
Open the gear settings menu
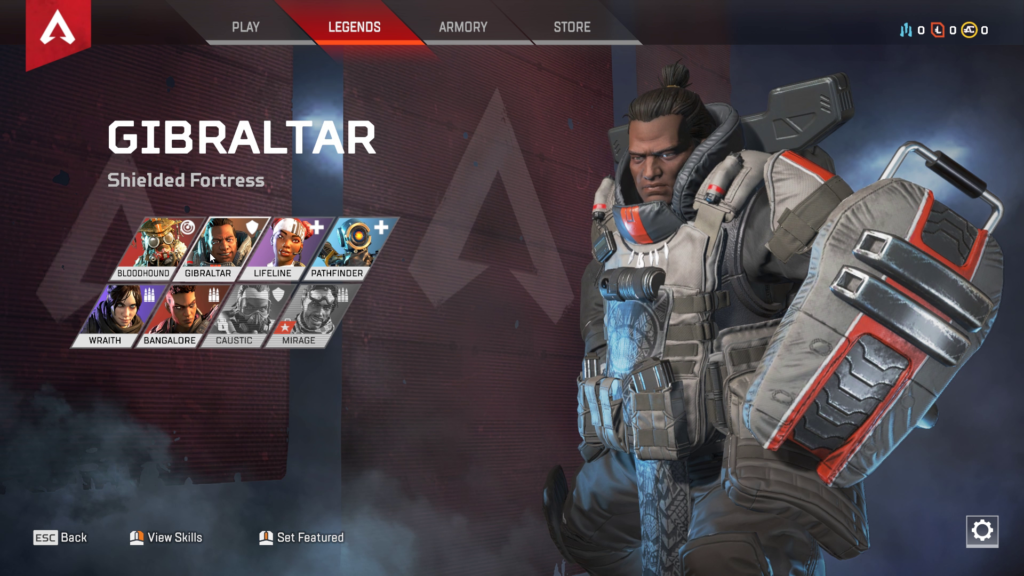point(982,531)
